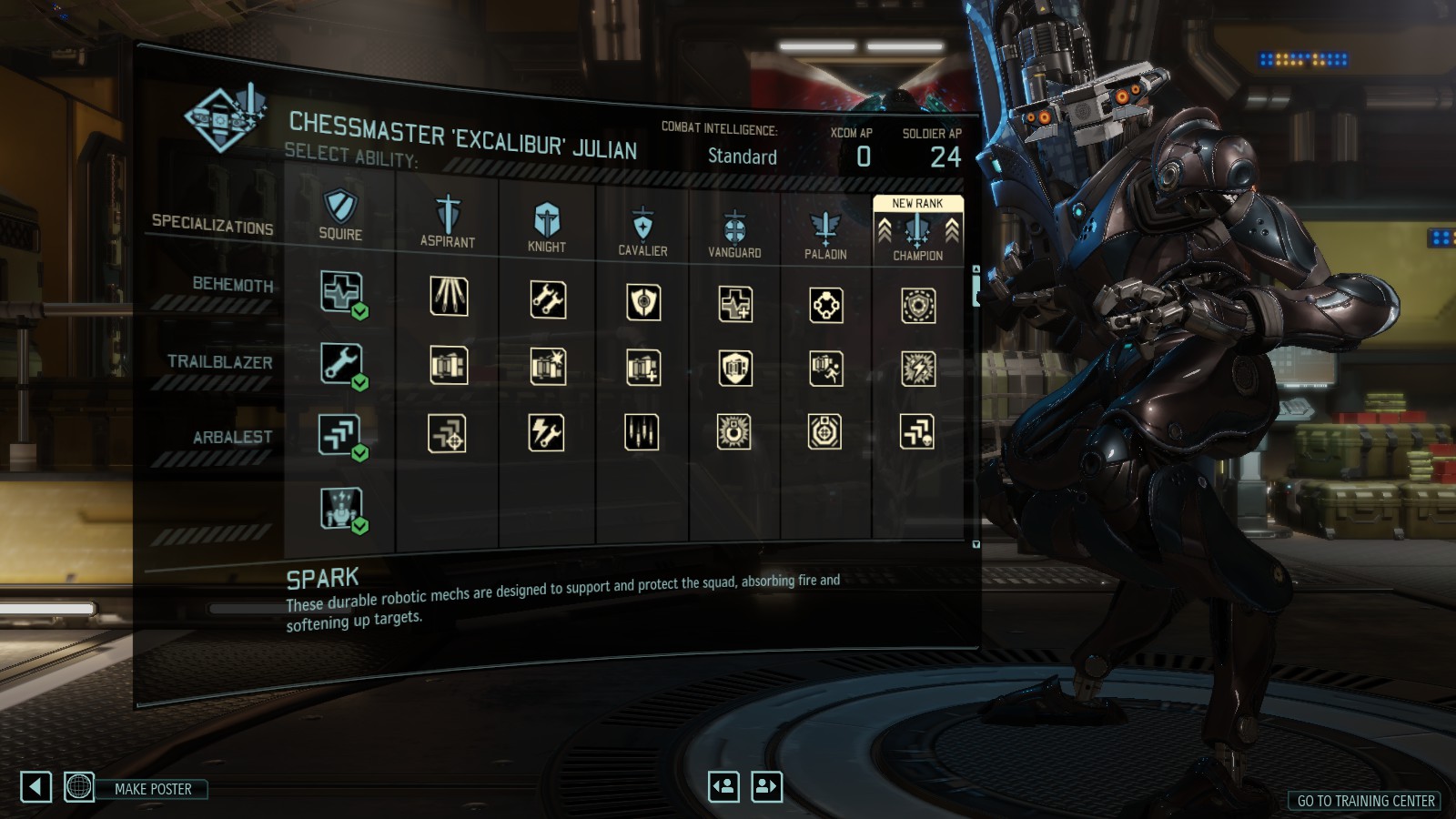Go to Training Center
1456x819 pixels.
pos(1365,801)
